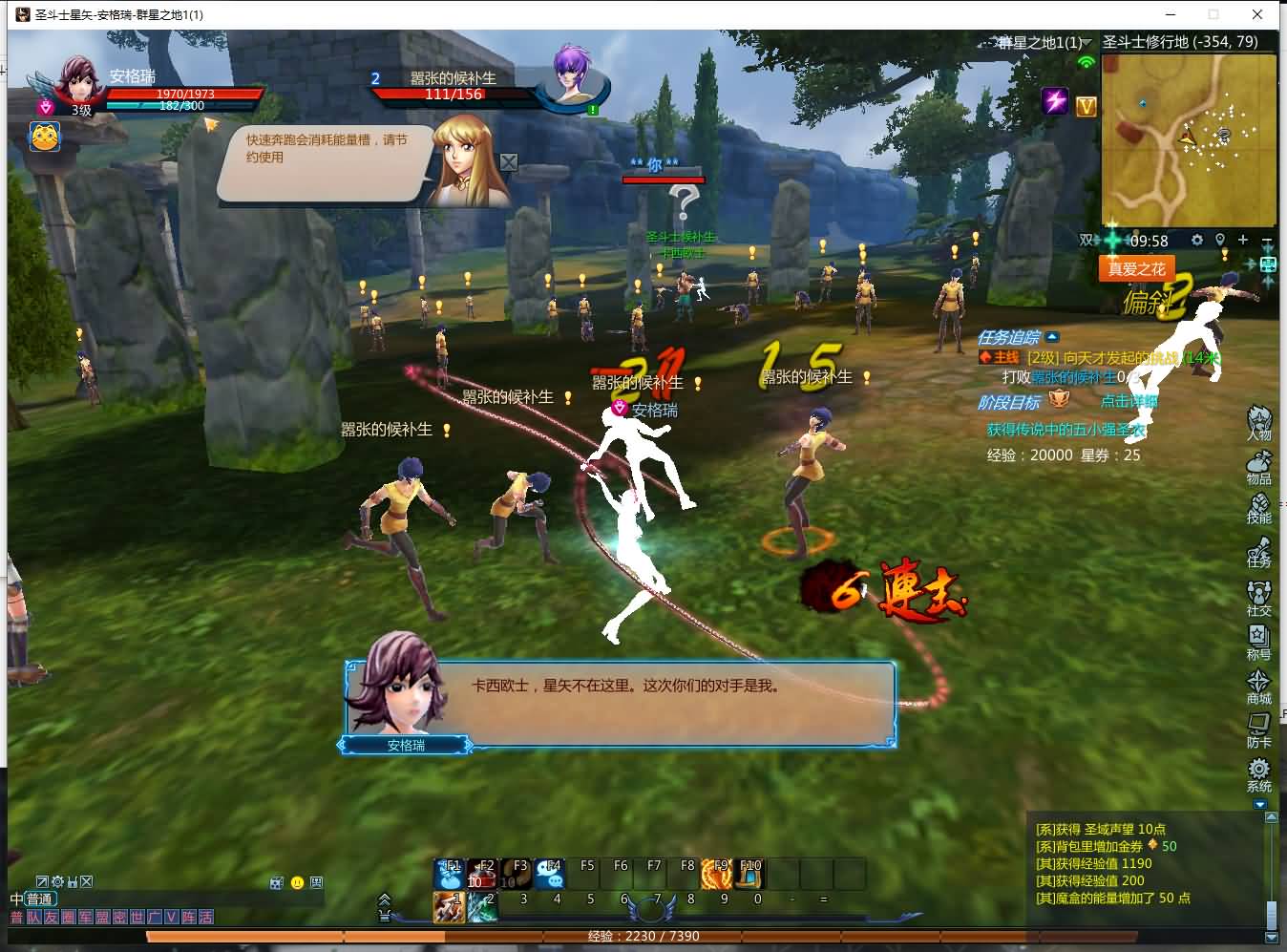Open the yellow smiley emoji picker
The width and height of the screenshot is (1287, 952).
click(297, 882)
